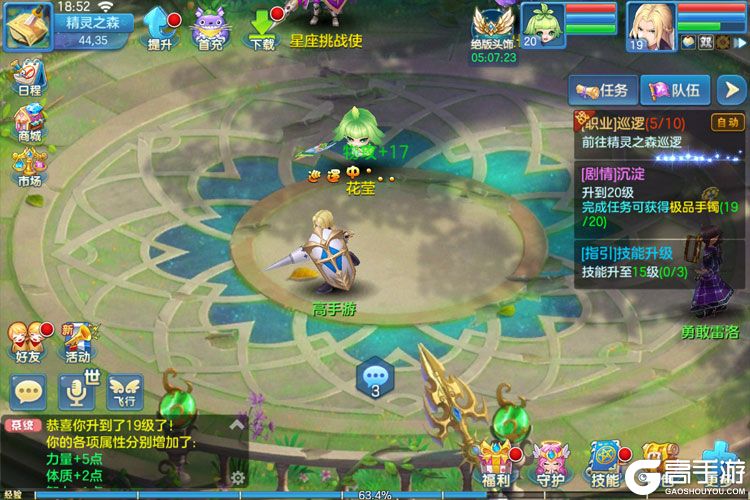Tap the 下载 download icon
This screenshot has height=500, width=750.
[262, 26]
